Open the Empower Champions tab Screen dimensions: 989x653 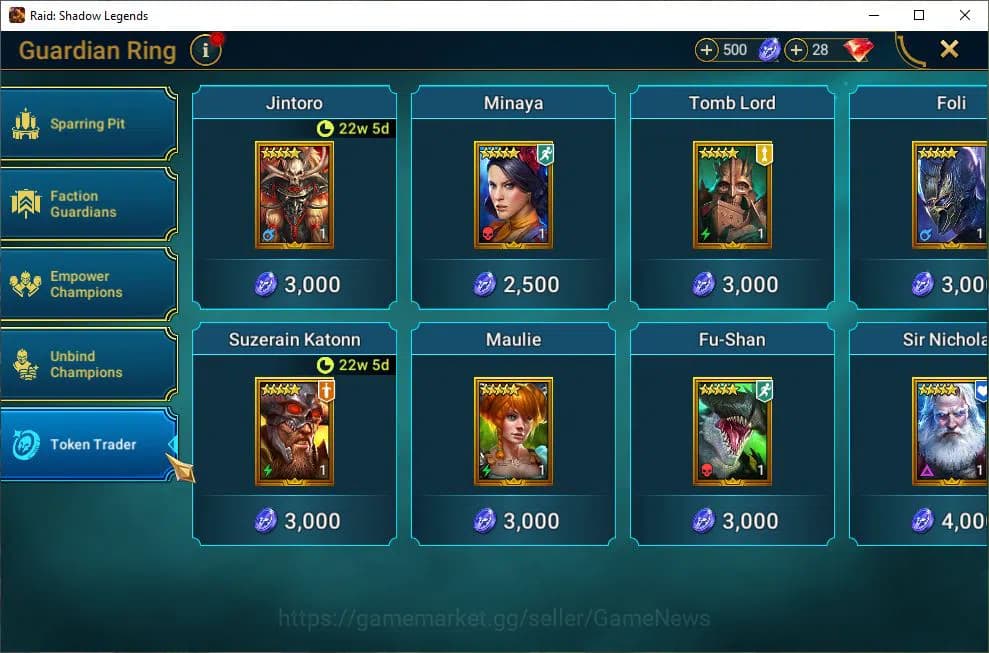click(x=88, y=284)
